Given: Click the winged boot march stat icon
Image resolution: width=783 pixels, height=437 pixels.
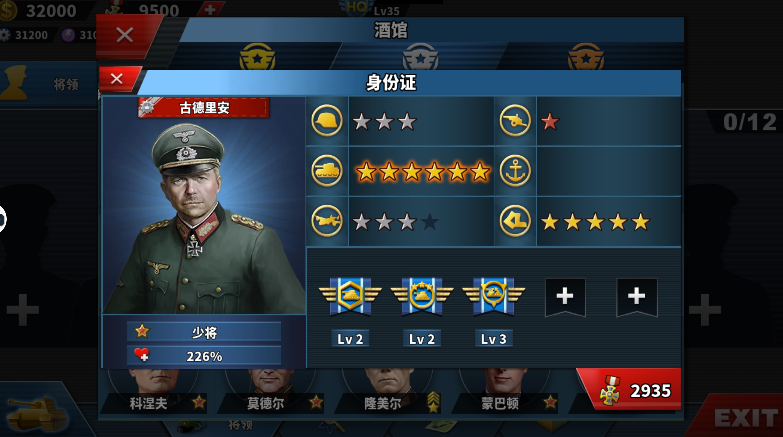Looking at the screenshot, I should tap(516, 221).
